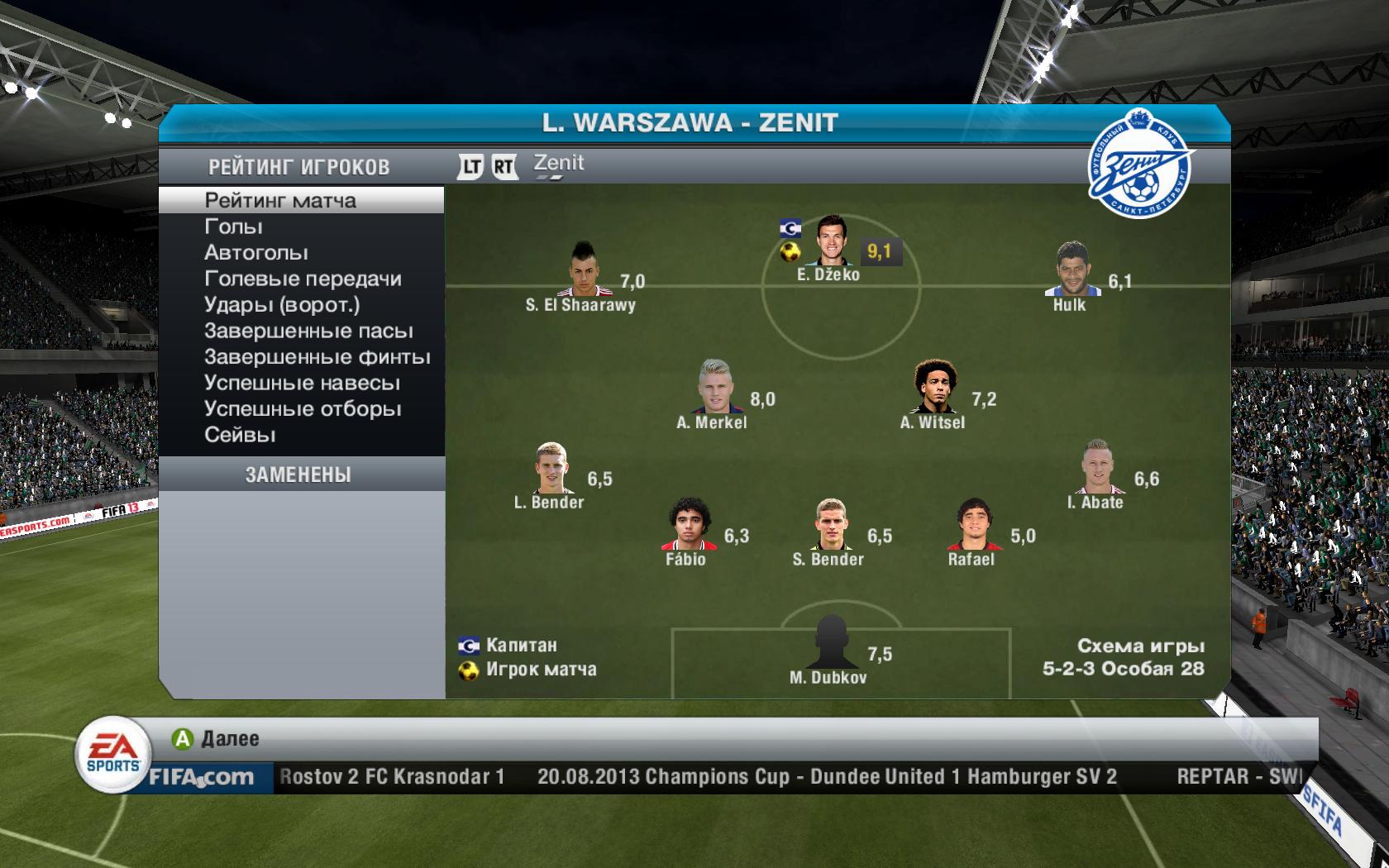Open the Автоголы statistic
Image resolution: width=1389 pixels, height=868 pixels.
256,252
